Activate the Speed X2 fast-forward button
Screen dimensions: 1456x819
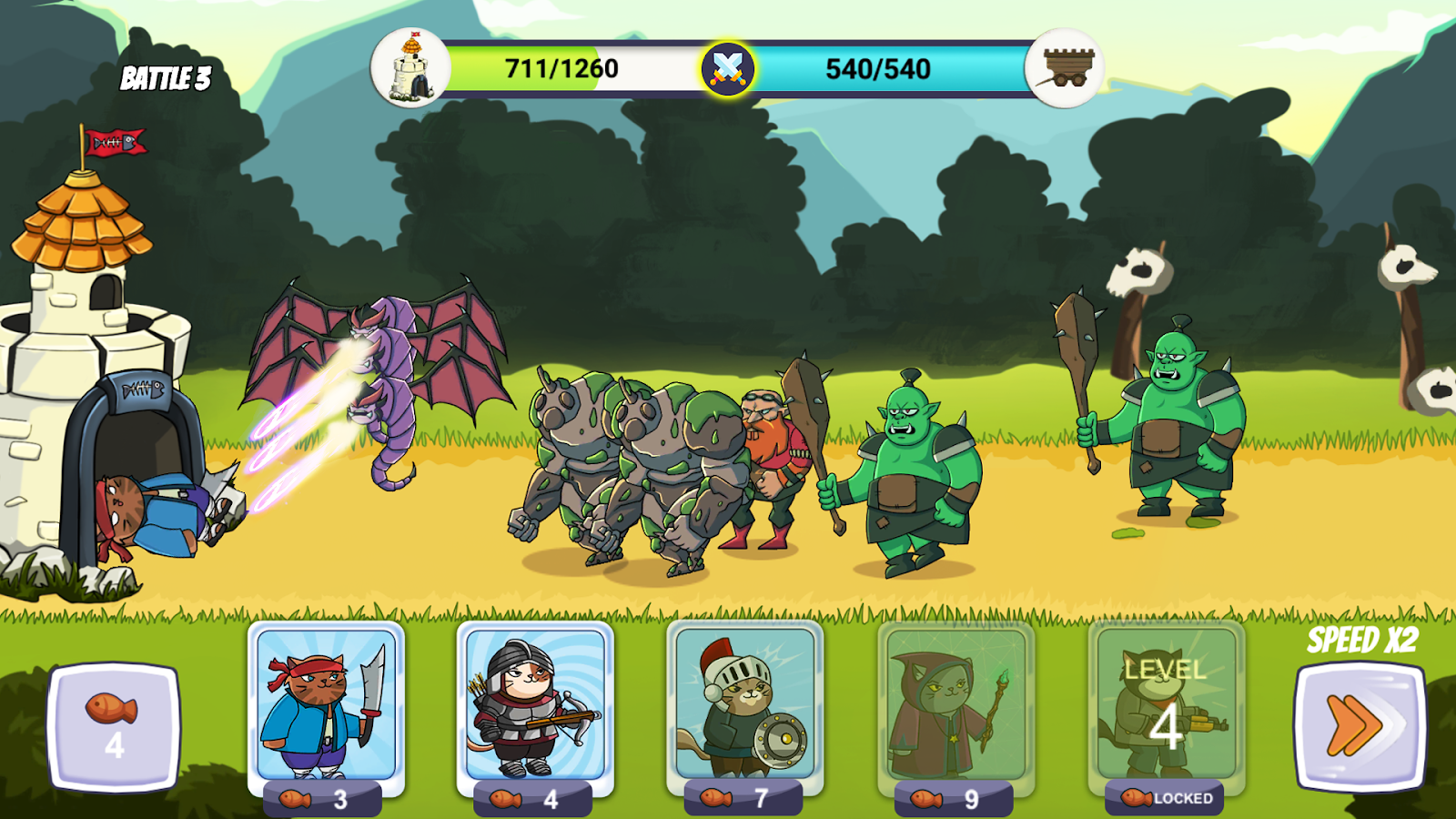click(1360, 726)
